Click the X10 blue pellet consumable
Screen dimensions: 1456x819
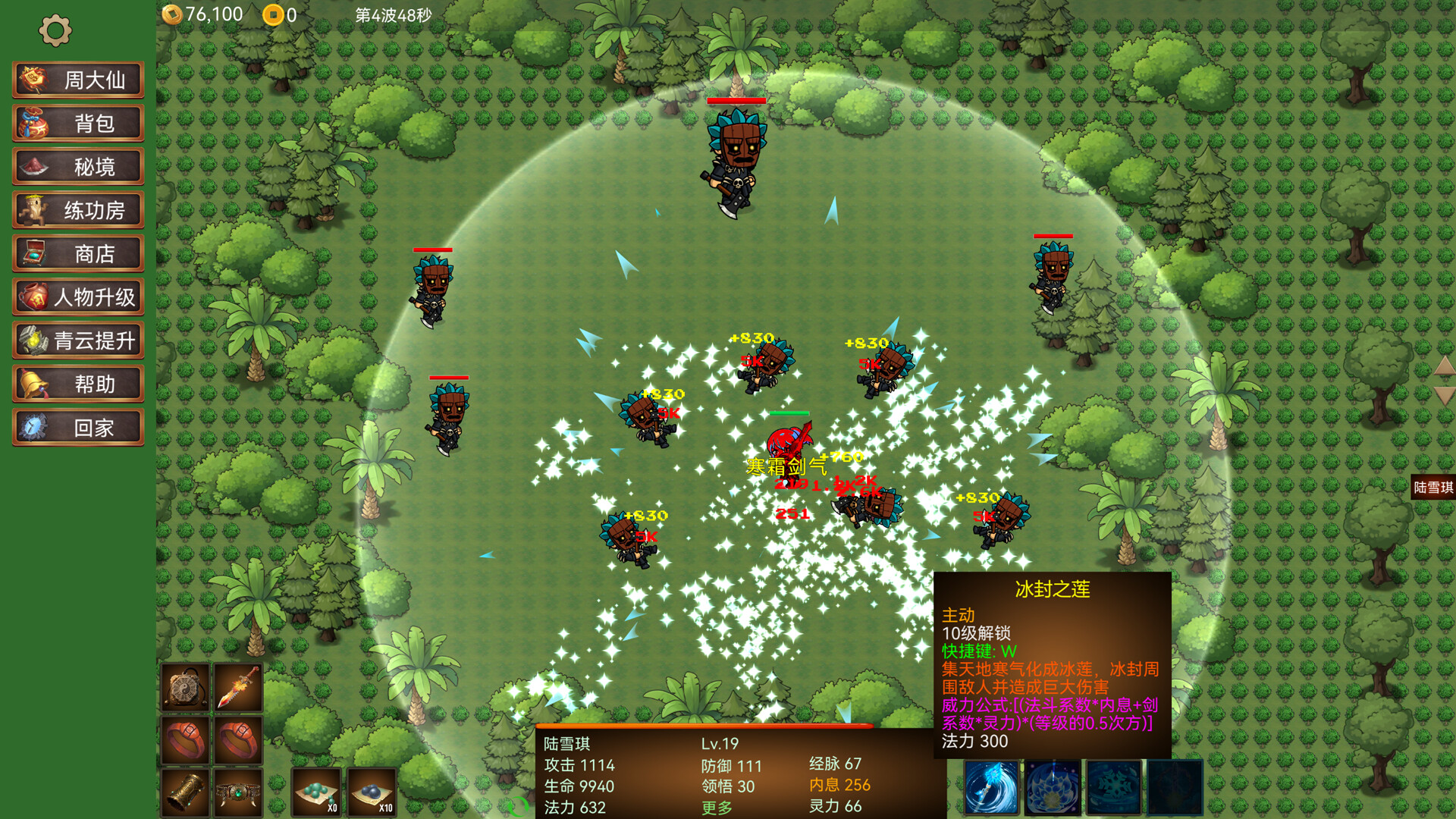pos(372,791)
